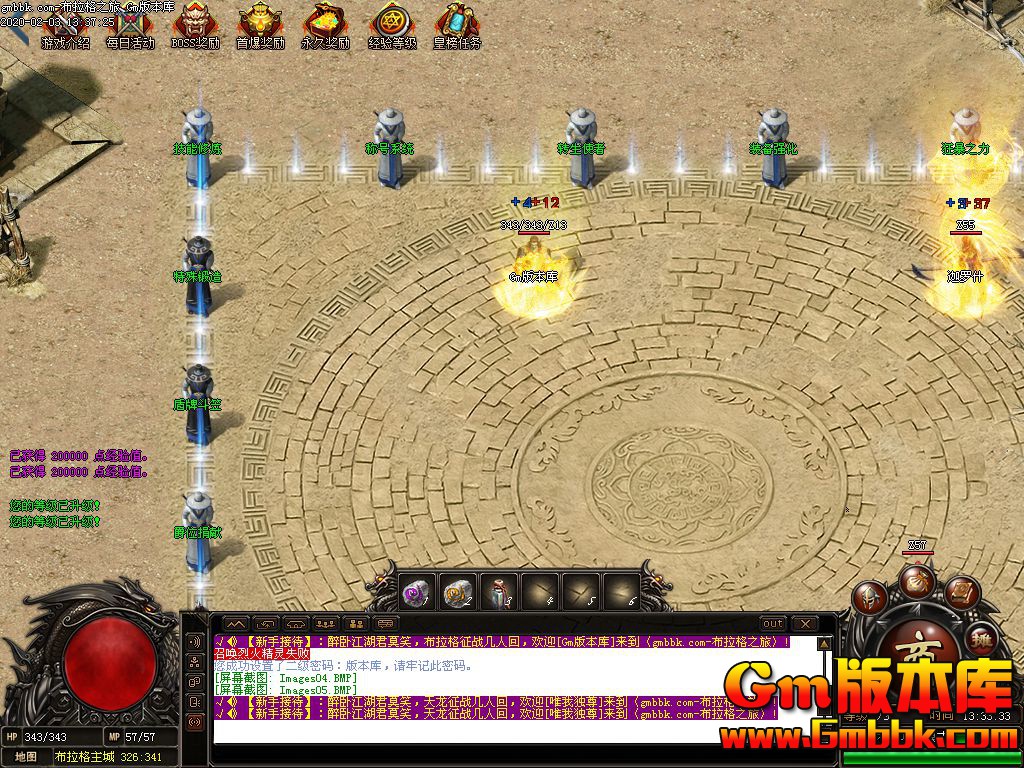1024x768 pixels.
Task: Open the 首爆奖励 golden helmet icon
Action: point(260,24)
